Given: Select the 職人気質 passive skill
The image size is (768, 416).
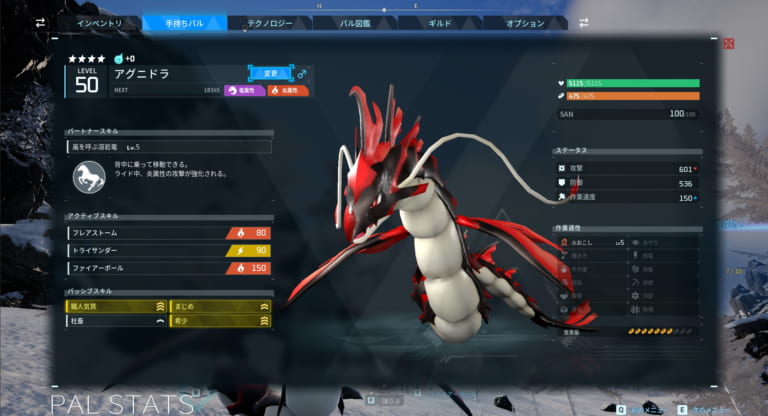Looking at the screenshot, I should click(x=117, y=307).
